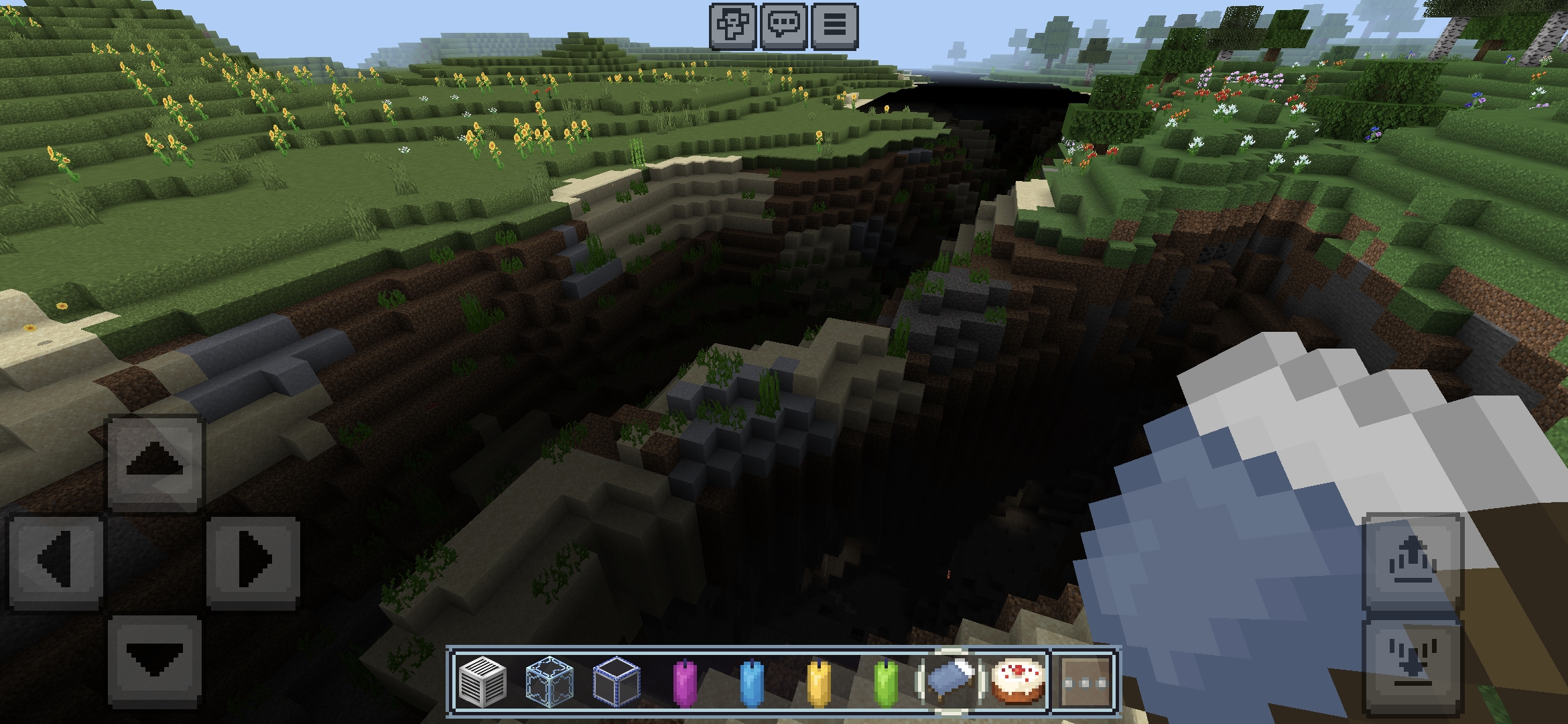
Task: Open the chat speech bubble
Action: point(783,26)
